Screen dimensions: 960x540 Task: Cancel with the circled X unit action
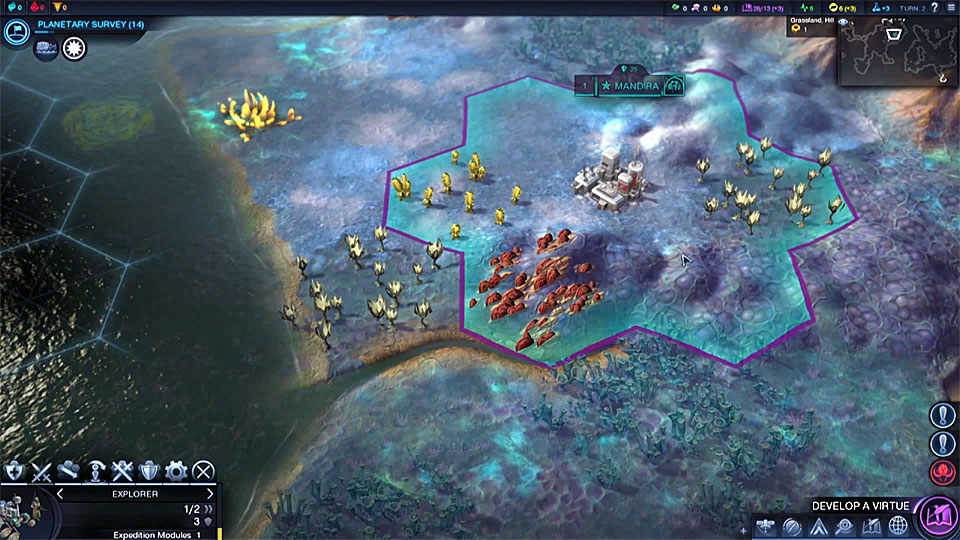tap(203, 470)
